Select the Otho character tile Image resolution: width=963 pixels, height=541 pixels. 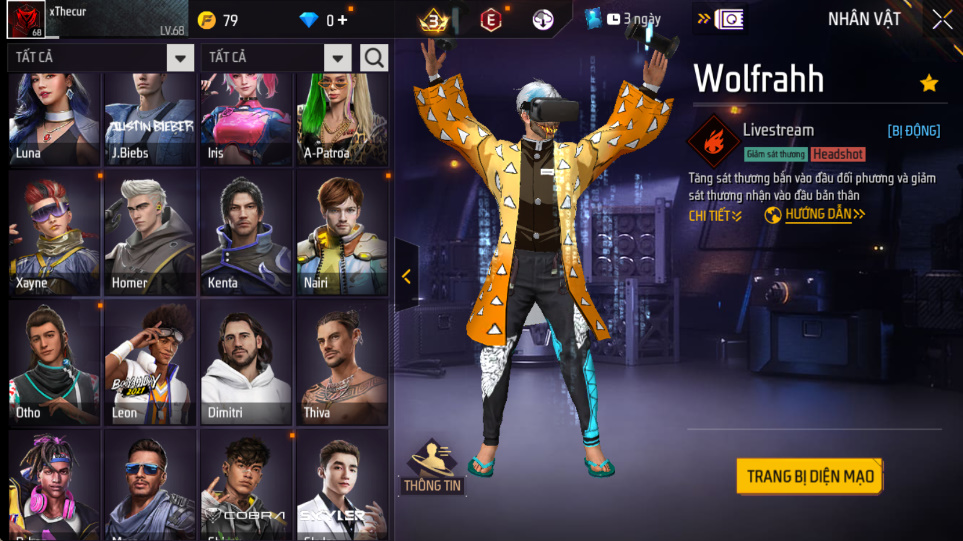coord(54,363)
